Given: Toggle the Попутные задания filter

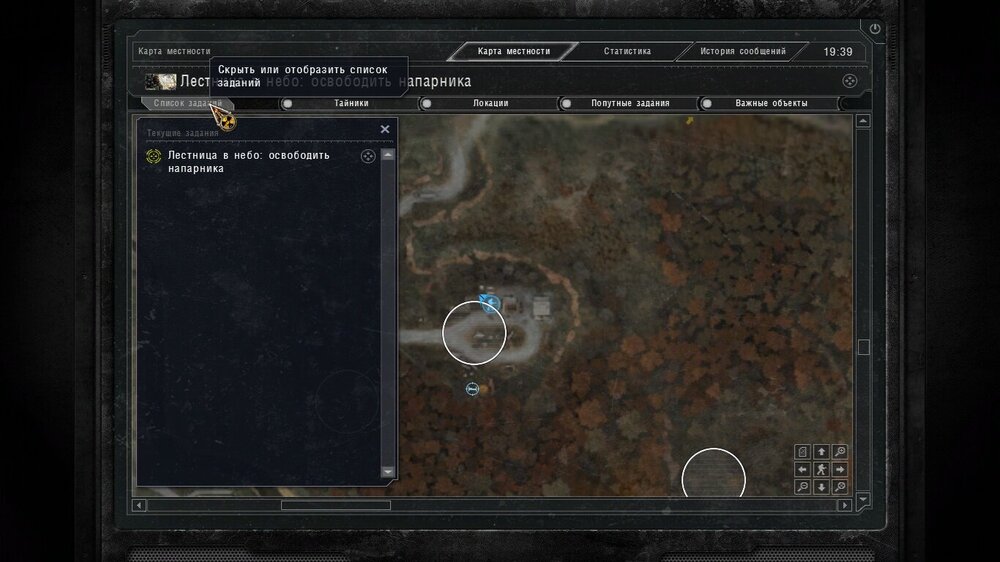Looking at the screenshot, I should [629, 103].
